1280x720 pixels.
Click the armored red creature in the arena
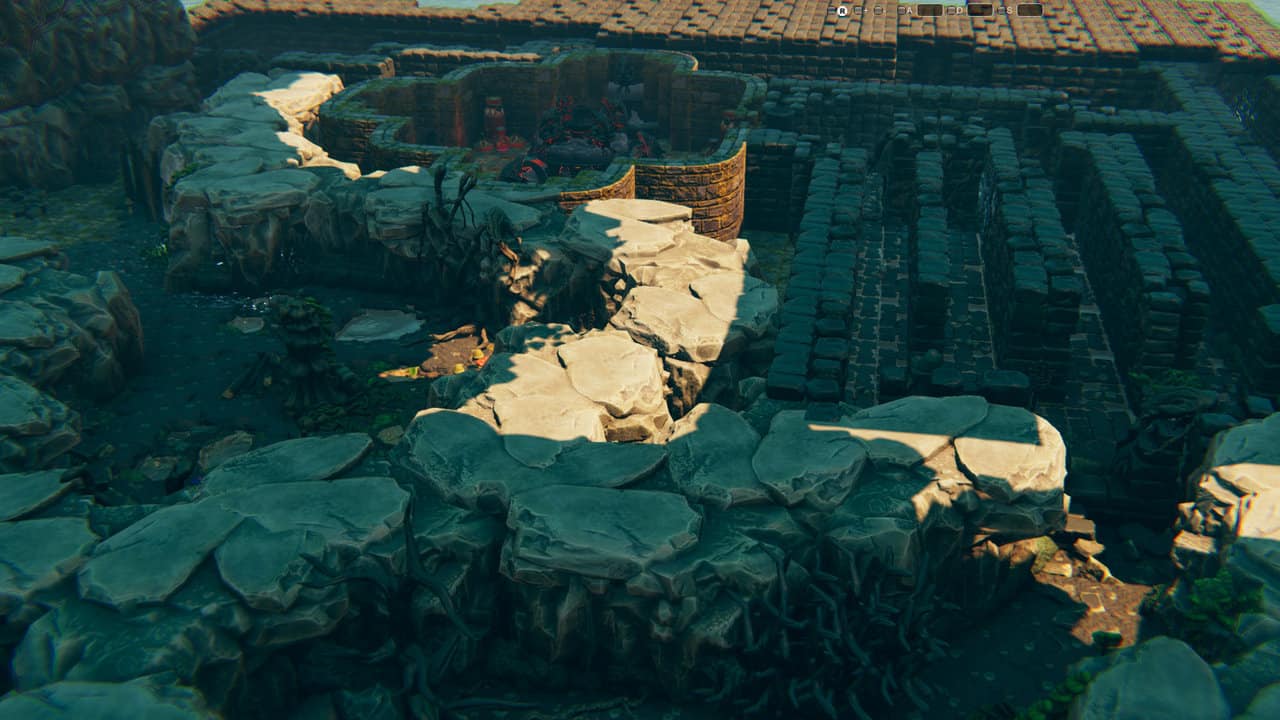coord(575,130)
